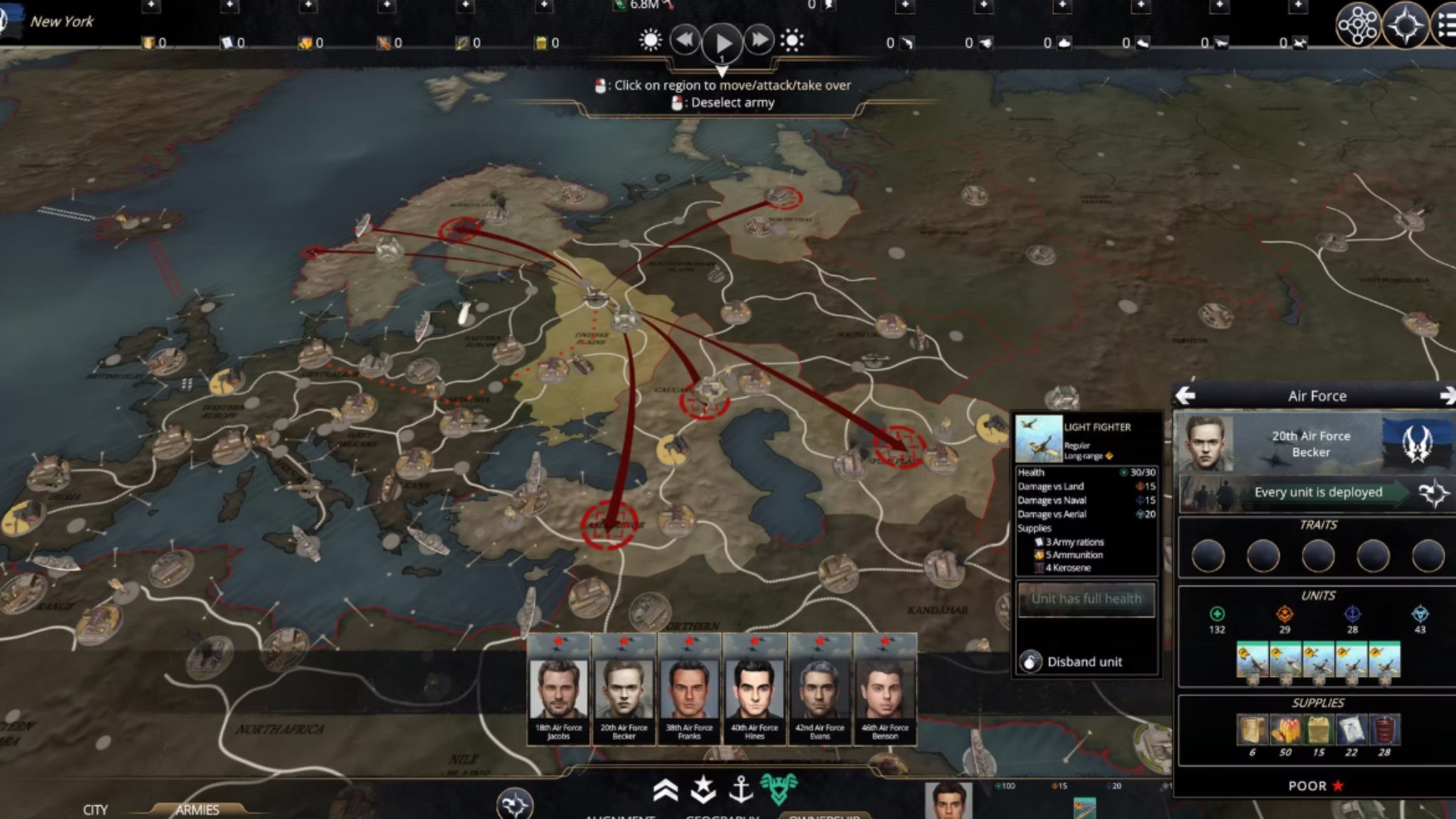
Task: Click the left arrow beside Air Force header
Action: coord(1186,396)
